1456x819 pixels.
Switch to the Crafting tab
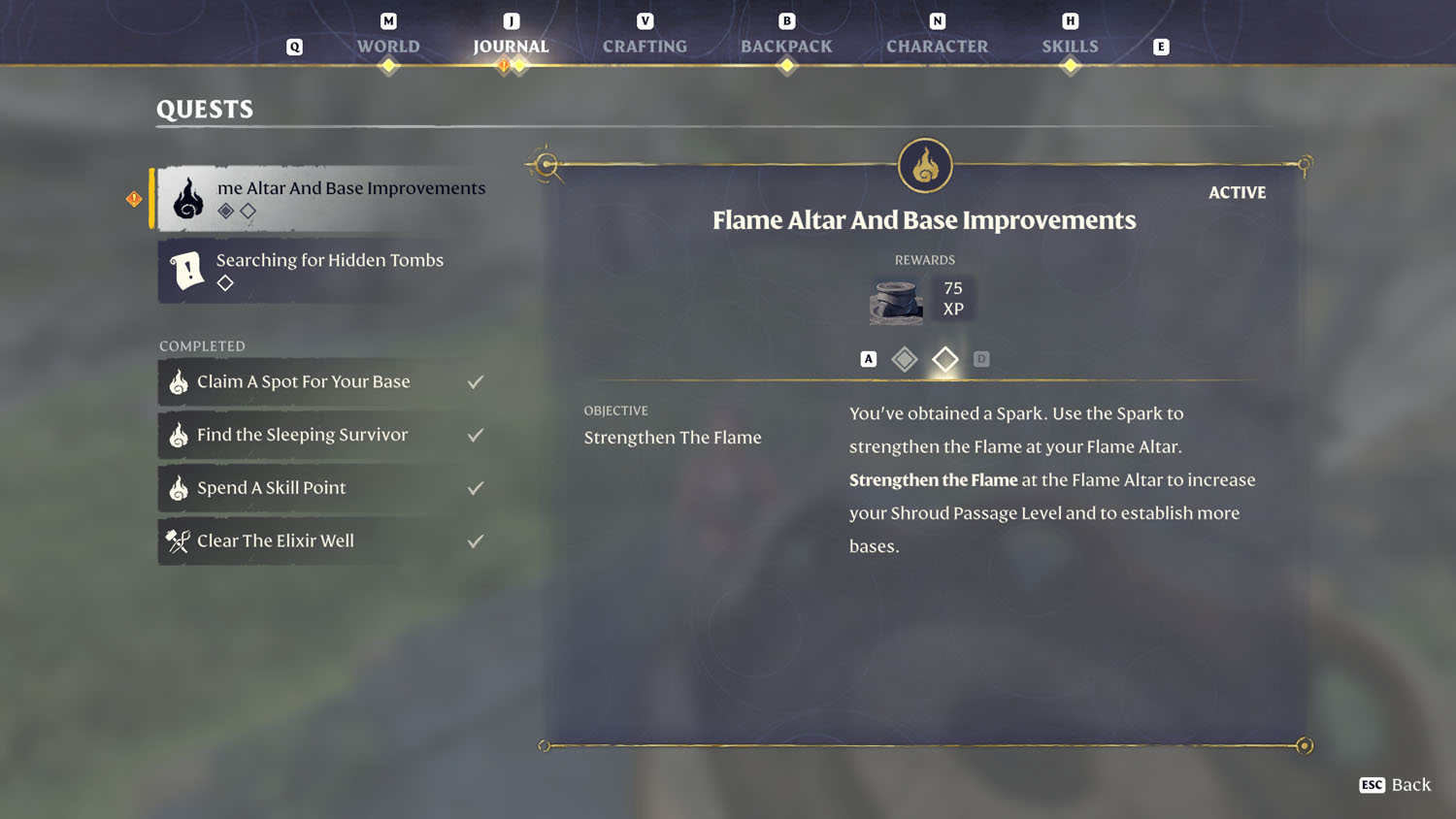coord(645,46)
